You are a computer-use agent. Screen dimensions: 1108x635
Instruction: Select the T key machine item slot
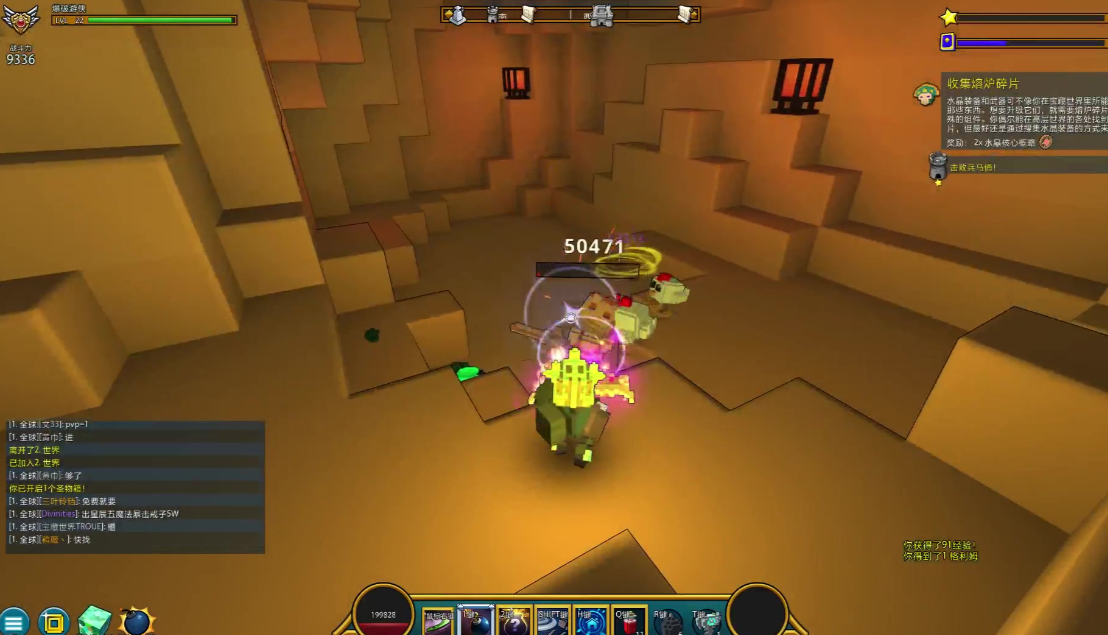(706, 622)
